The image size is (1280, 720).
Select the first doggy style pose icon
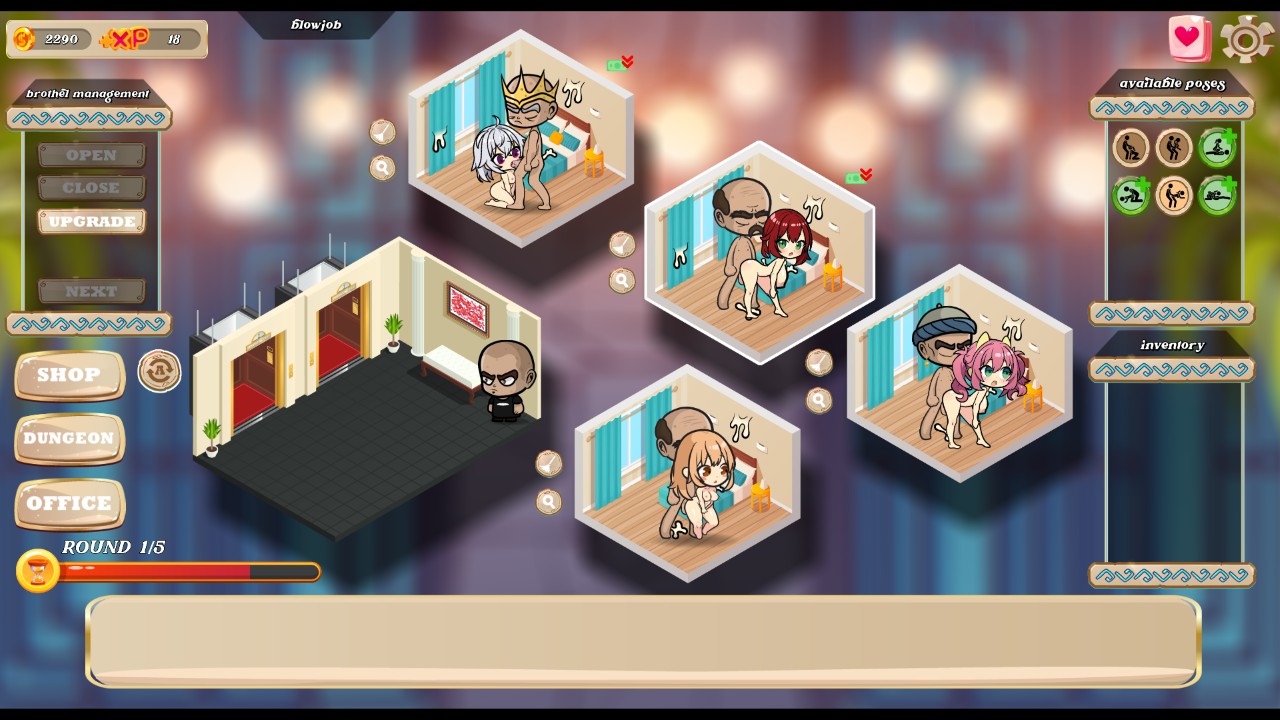(x=1130, y=148)
